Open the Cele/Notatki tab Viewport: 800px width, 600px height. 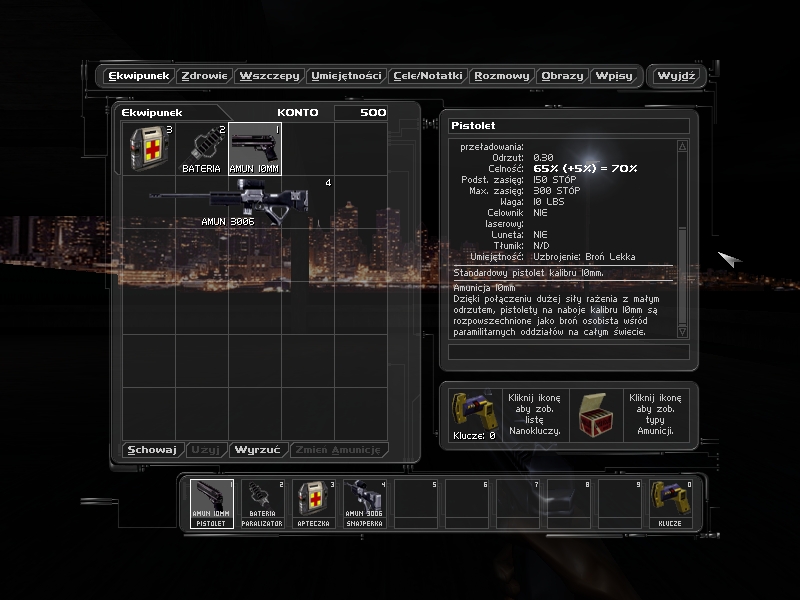(x=428, y=76)
